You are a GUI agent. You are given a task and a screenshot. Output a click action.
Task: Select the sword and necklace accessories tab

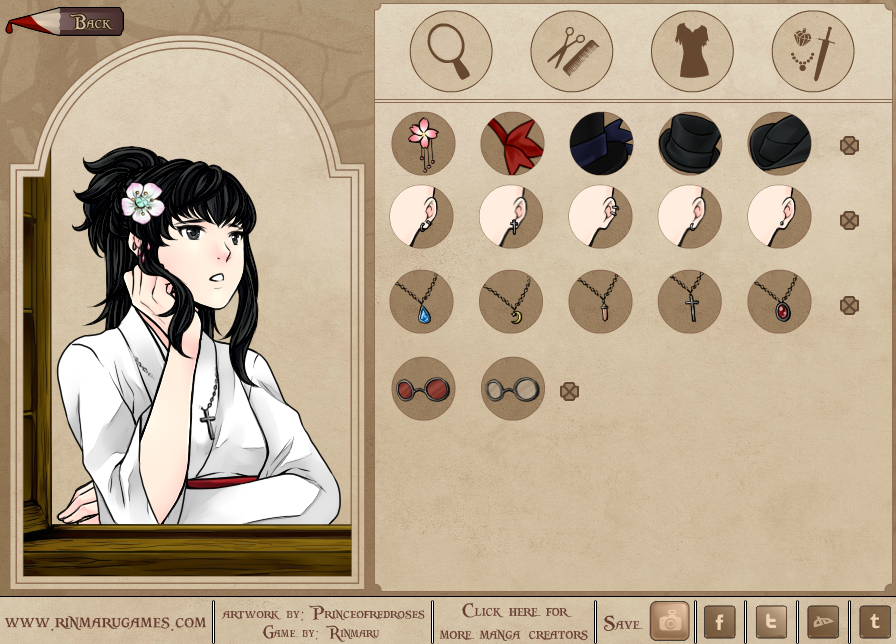click(812, 50)
